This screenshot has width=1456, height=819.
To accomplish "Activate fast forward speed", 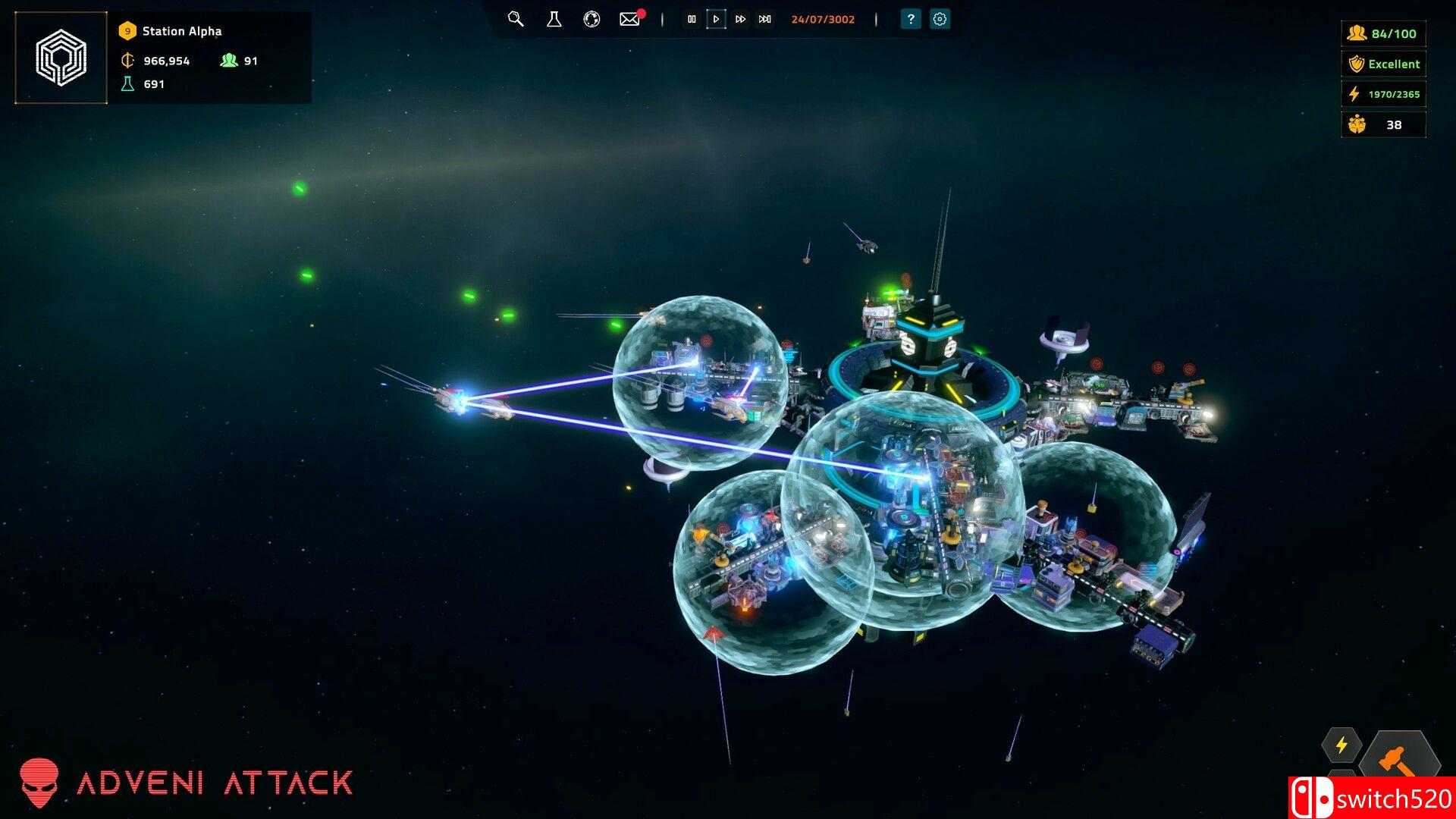I will 740,20.
